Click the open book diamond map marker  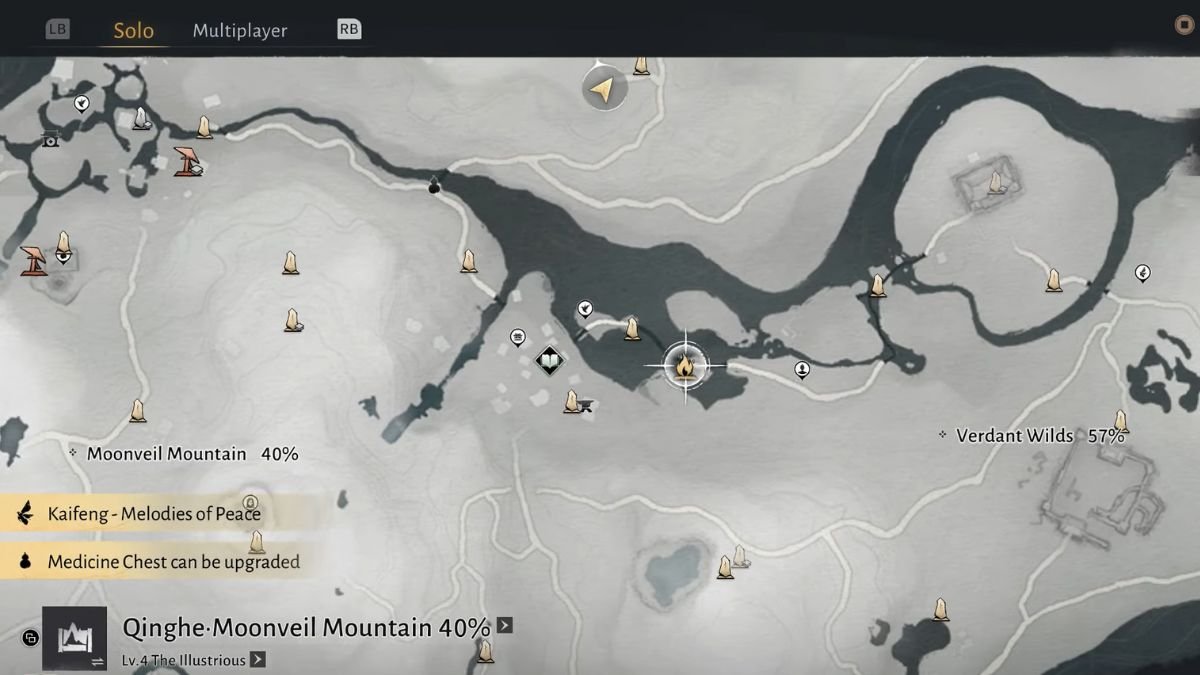pos(548,360)
